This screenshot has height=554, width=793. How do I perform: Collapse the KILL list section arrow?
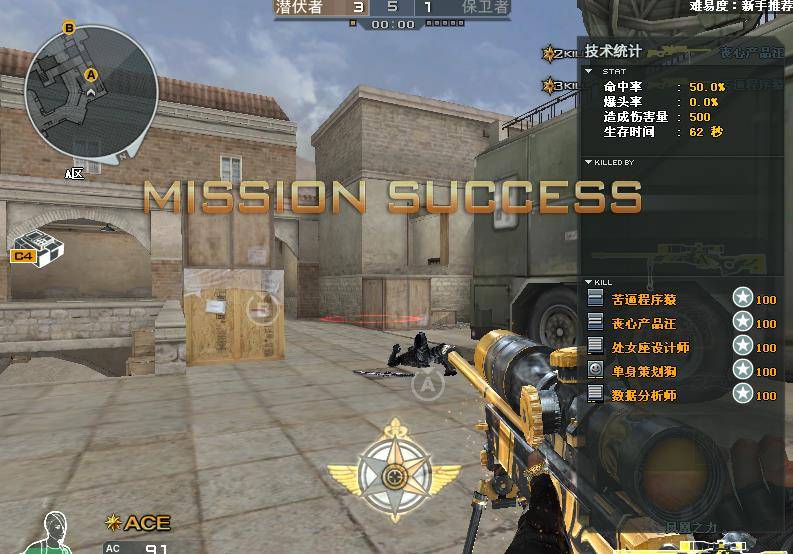(x=589, y=282)
